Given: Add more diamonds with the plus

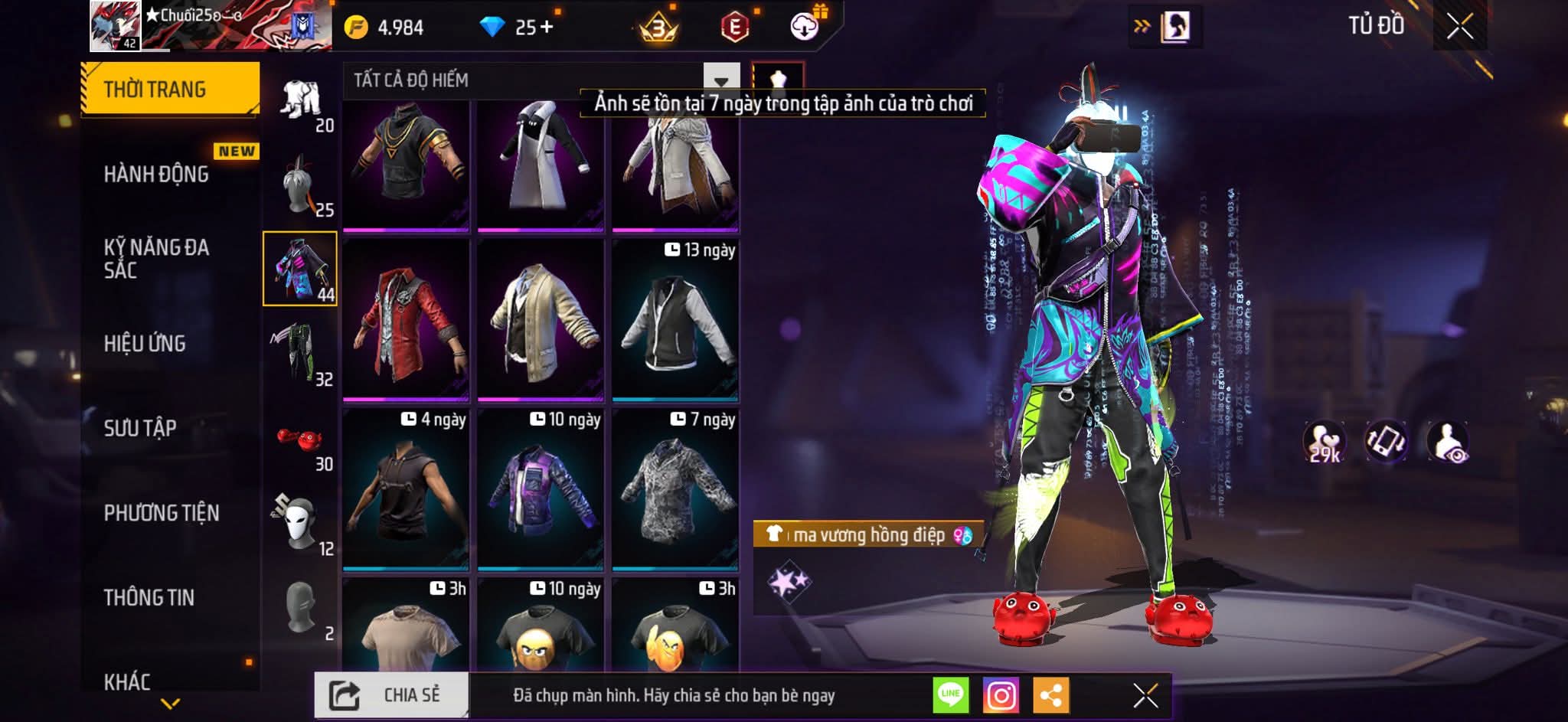Looking at the screenshot, I should coord(547,27).
